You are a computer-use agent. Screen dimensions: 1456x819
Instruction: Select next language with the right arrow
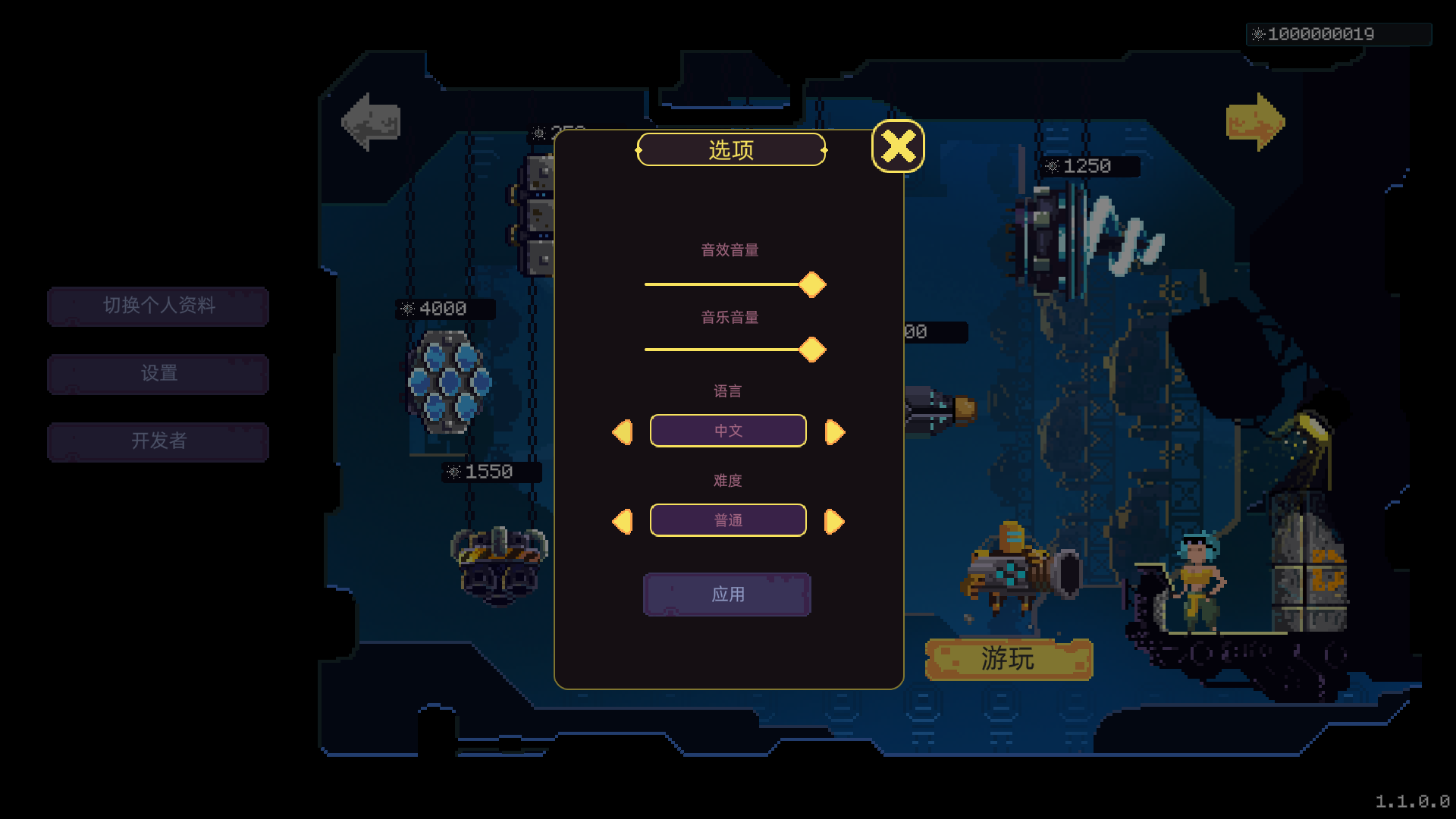(x=834, y=432)
